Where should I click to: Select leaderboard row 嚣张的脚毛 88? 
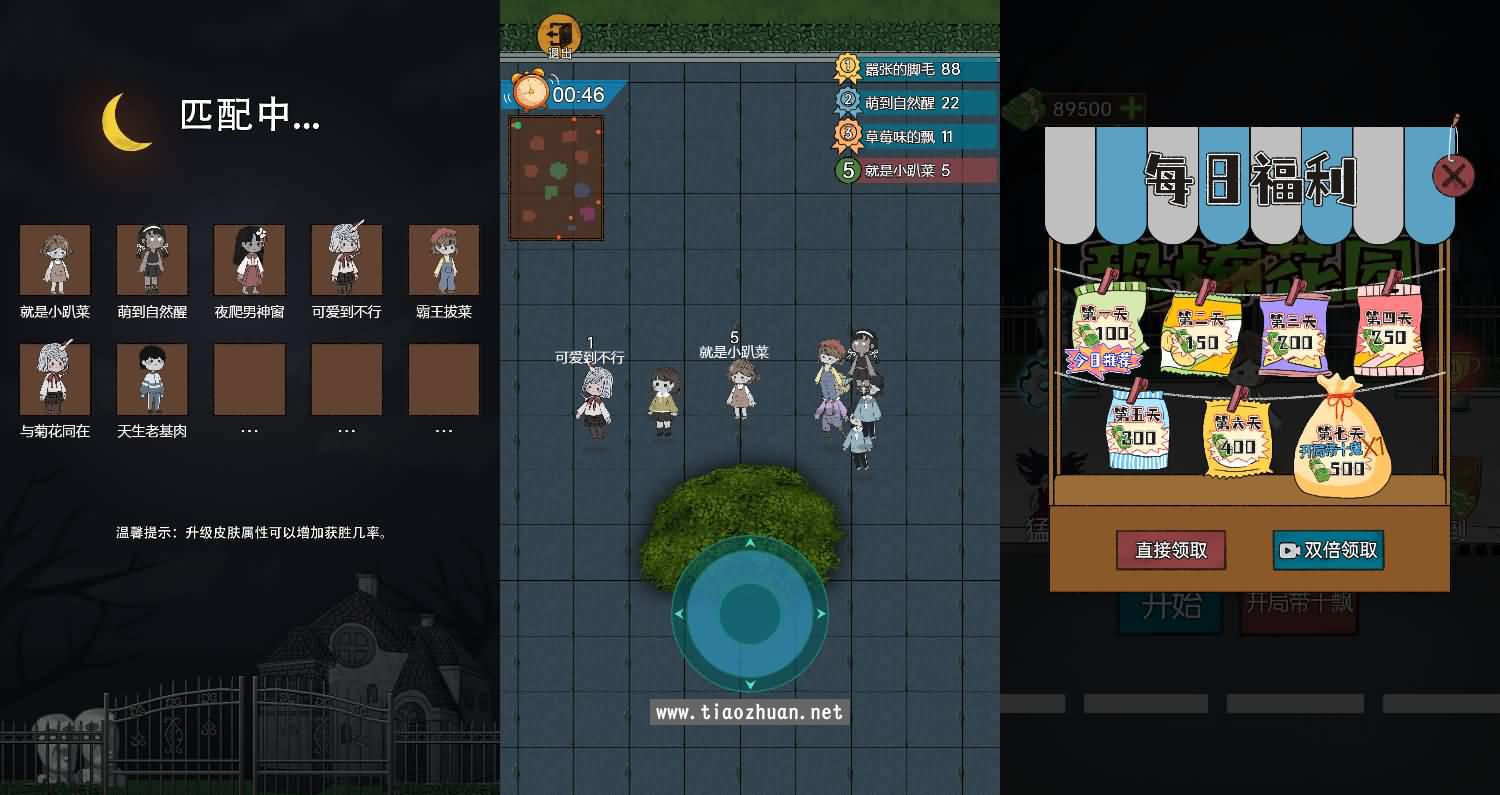(x=915, y=69)
